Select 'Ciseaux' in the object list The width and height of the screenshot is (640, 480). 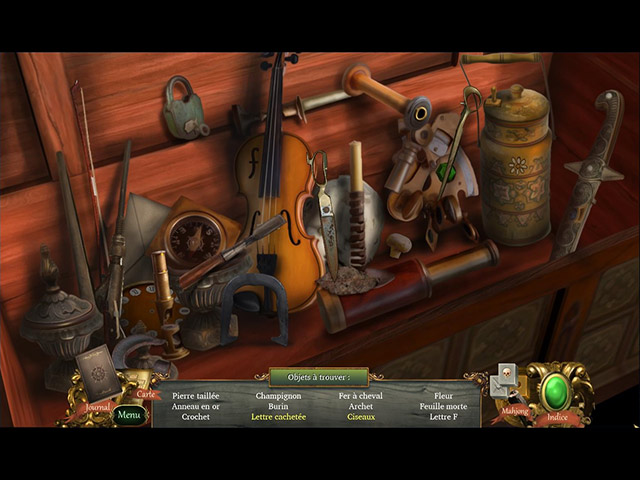pyautogui.click(x=361, y=417)
